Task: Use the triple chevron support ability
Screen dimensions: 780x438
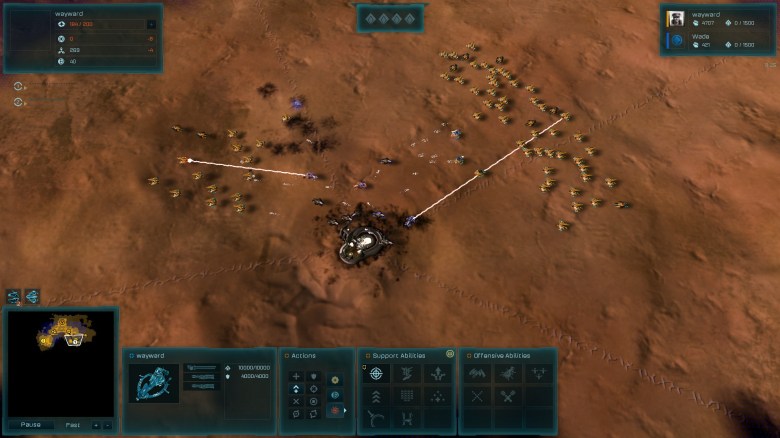Action: click(x=376, y=396)
